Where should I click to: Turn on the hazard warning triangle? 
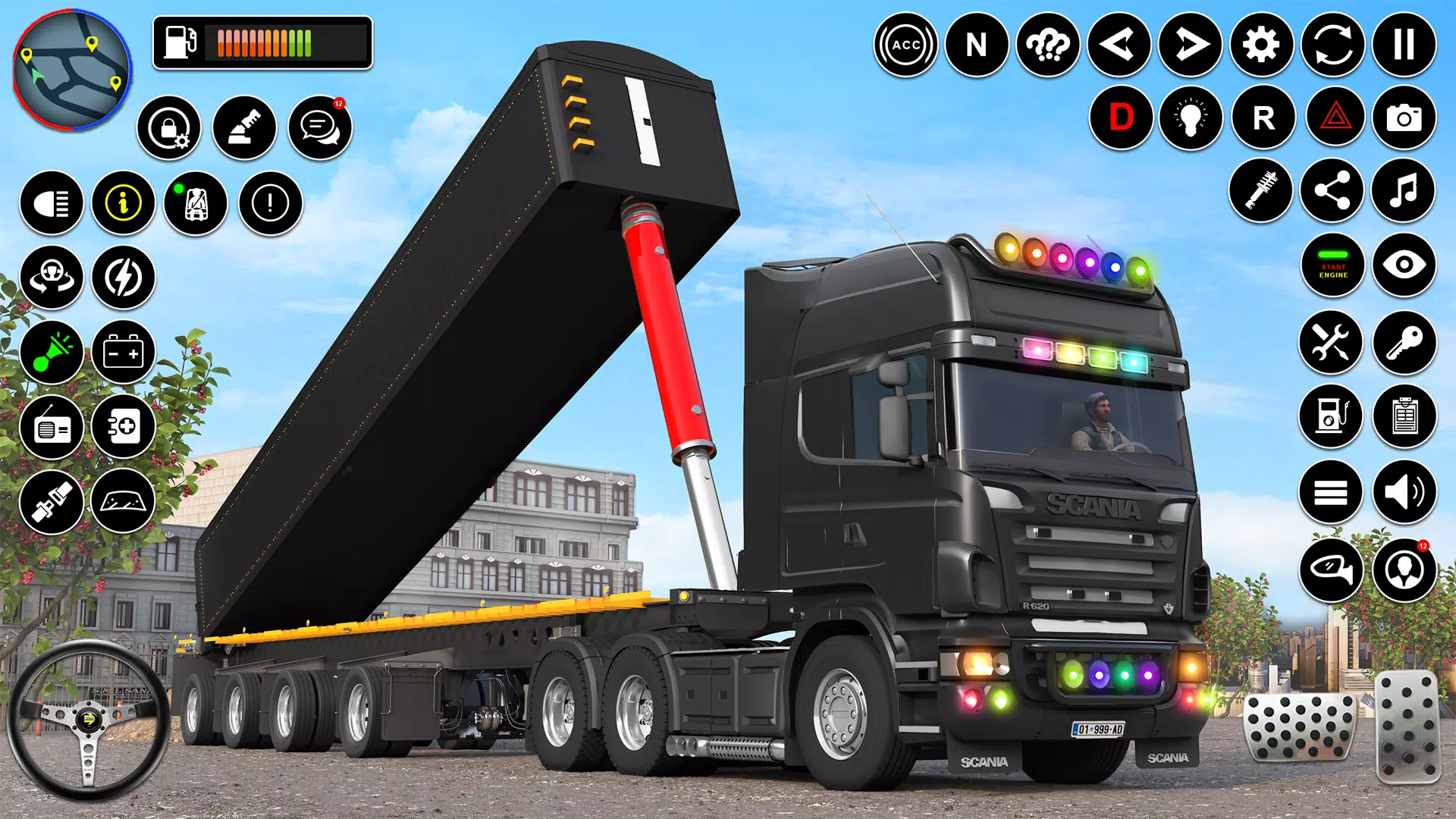pyautogui.click(x=1335, y=118)
